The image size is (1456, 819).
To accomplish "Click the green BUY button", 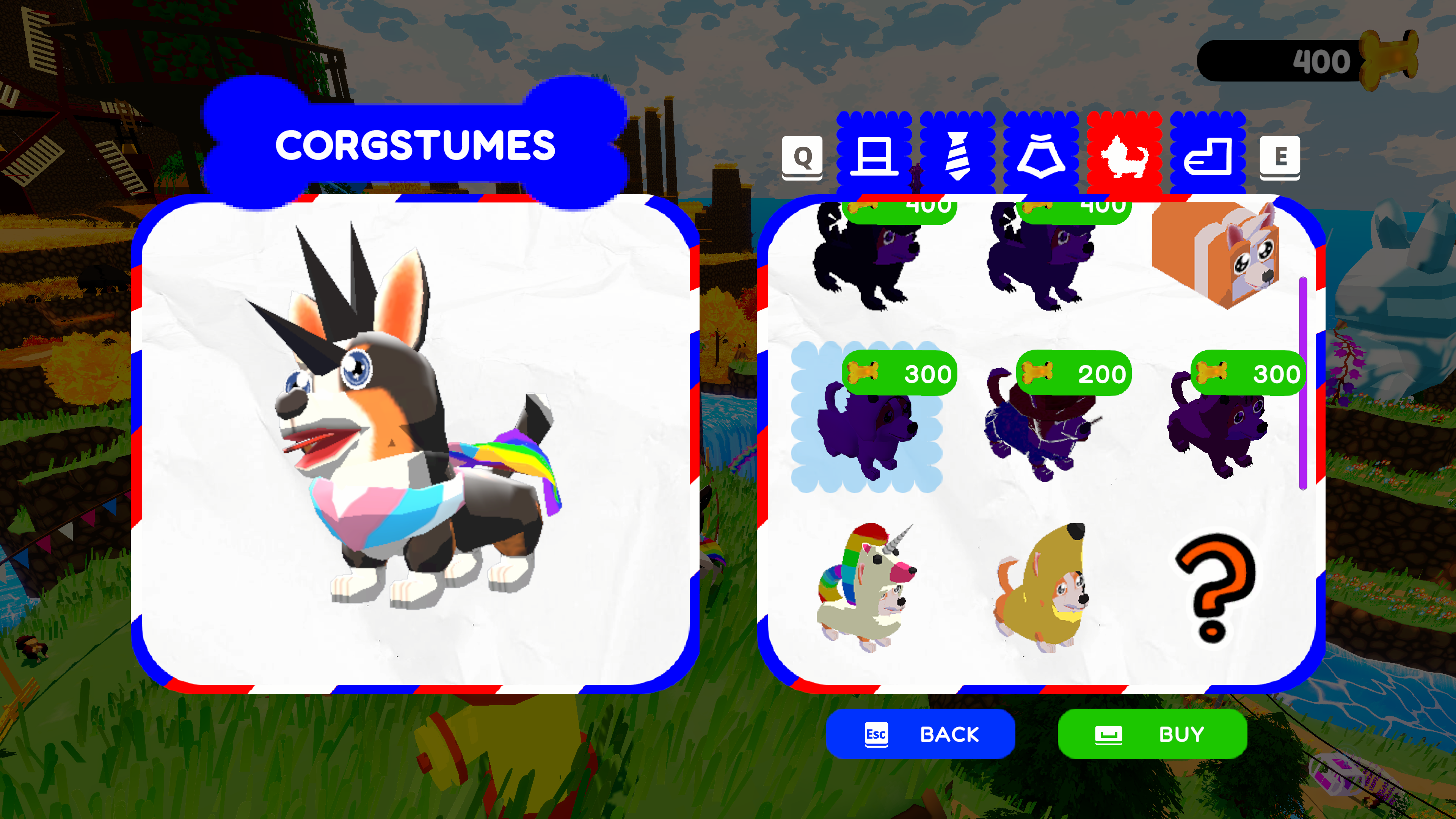I will click(1152, 734).
